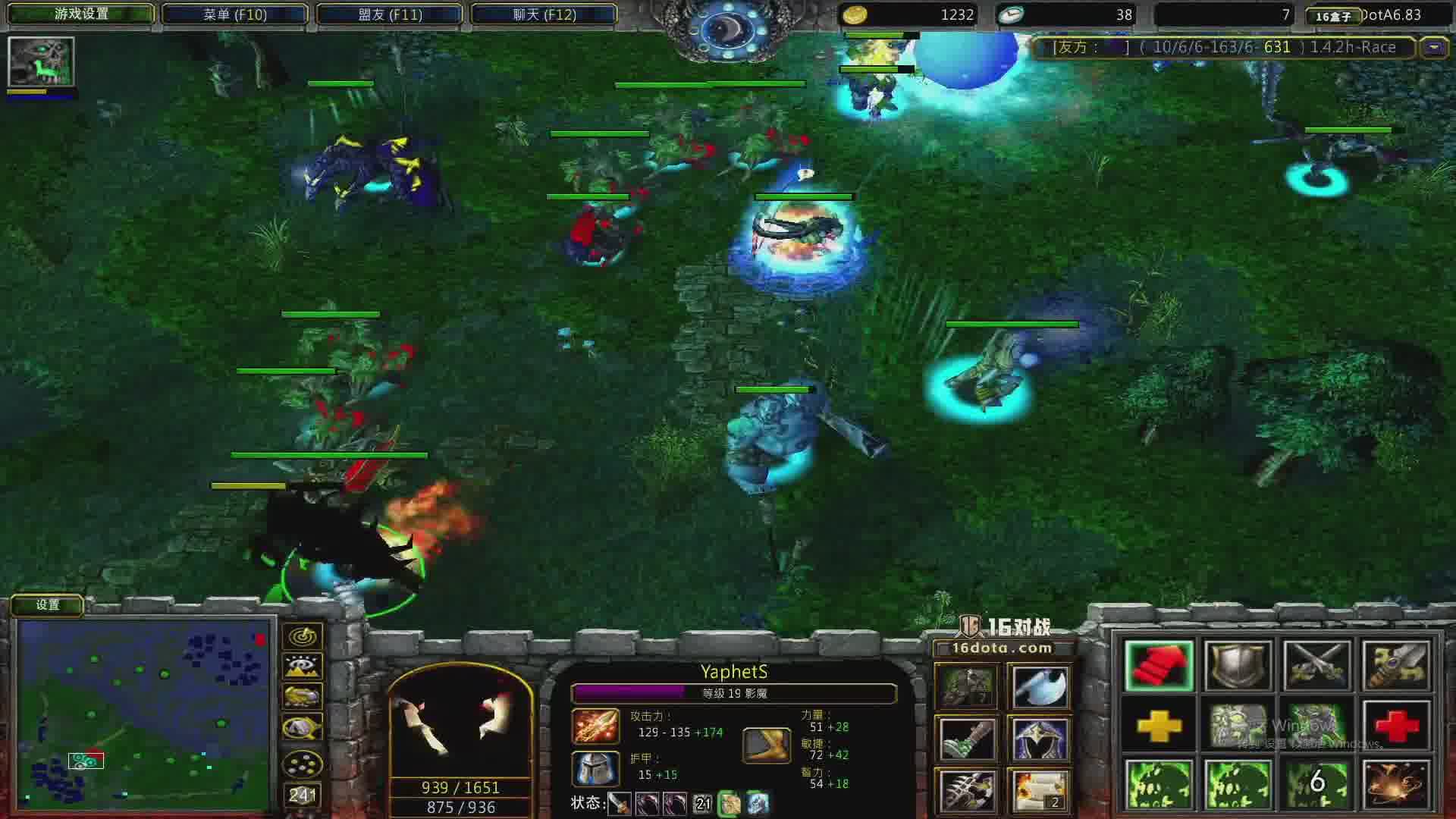Issue the red Move command

(1159, 666)
